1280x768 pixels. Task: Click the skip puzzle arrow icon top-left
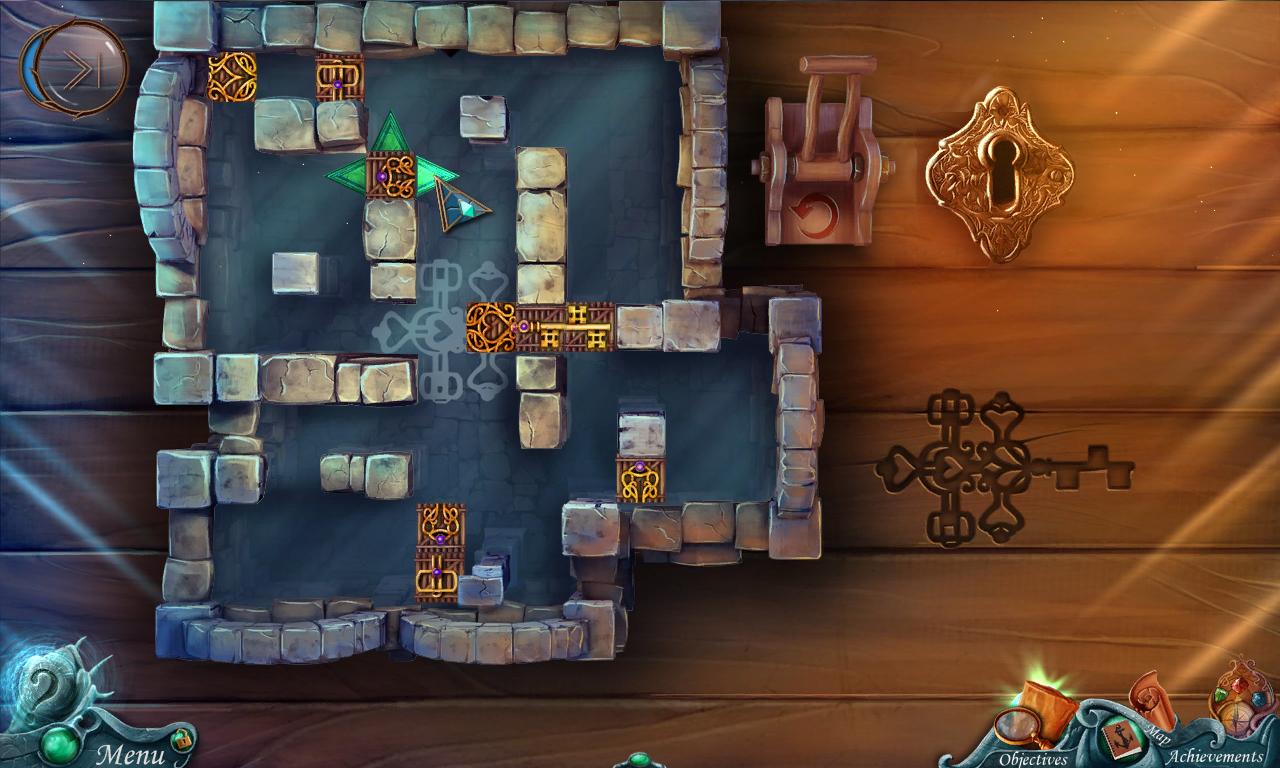point(75,66)
